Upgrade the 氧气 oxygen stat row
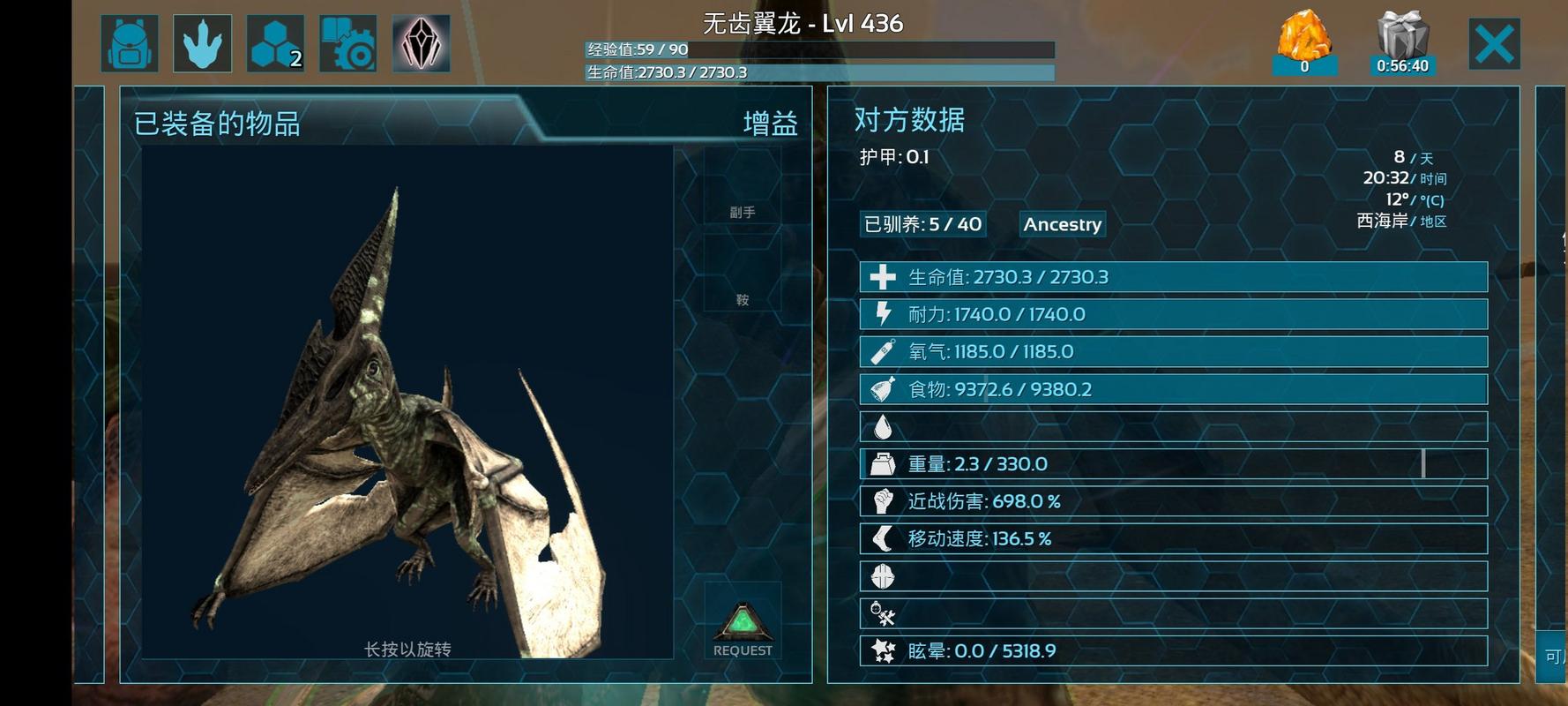Image resolution: width=1568 pixels, height=706 pixels. click(x=1173, y=352)
